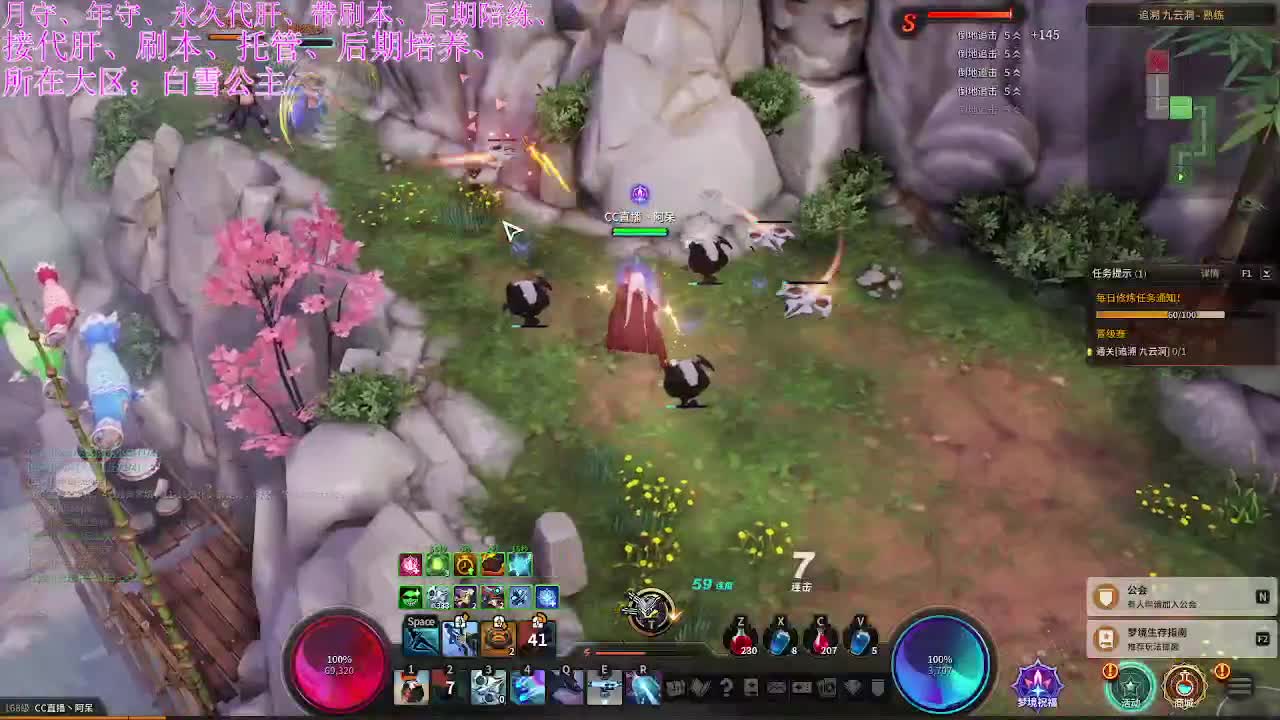The image size is (1280, 720).
Task: Click the snowflake buff icon in buff row
Action: click(546, 598)
